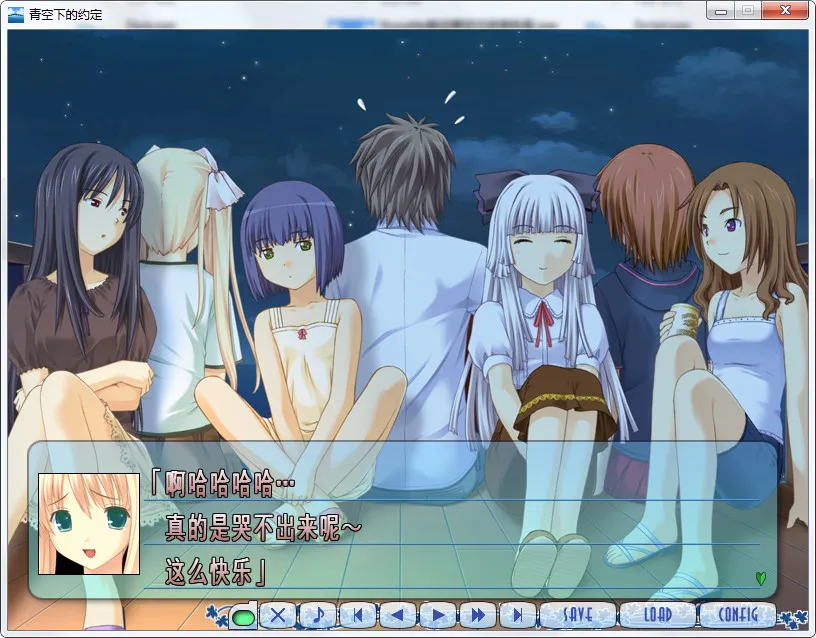Screen dimensions: 816x638
Task: Jump back with the skip-to-previous button
Action: pyautogui.click(x=358, y=615)
